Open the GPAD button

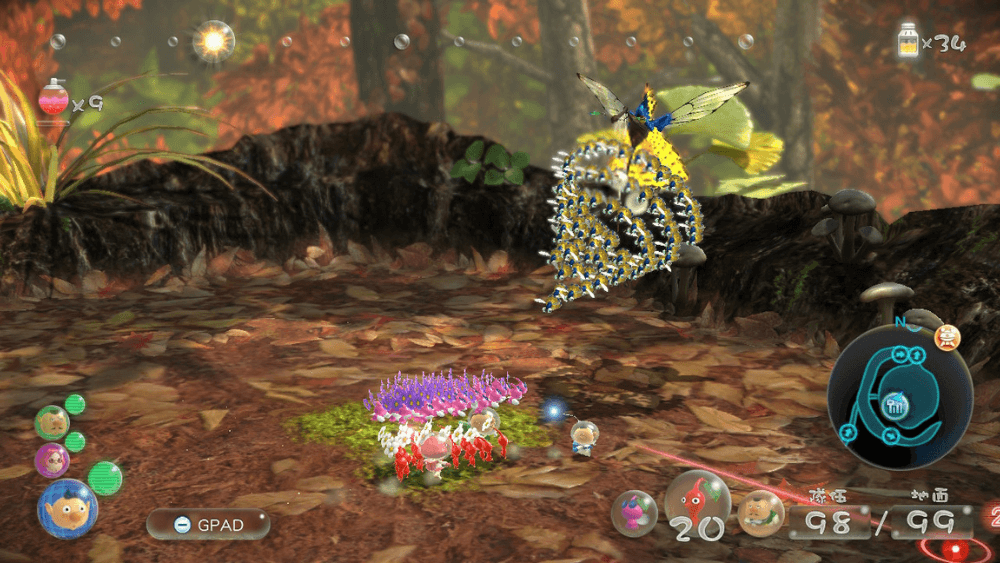(x=207, y=523)
